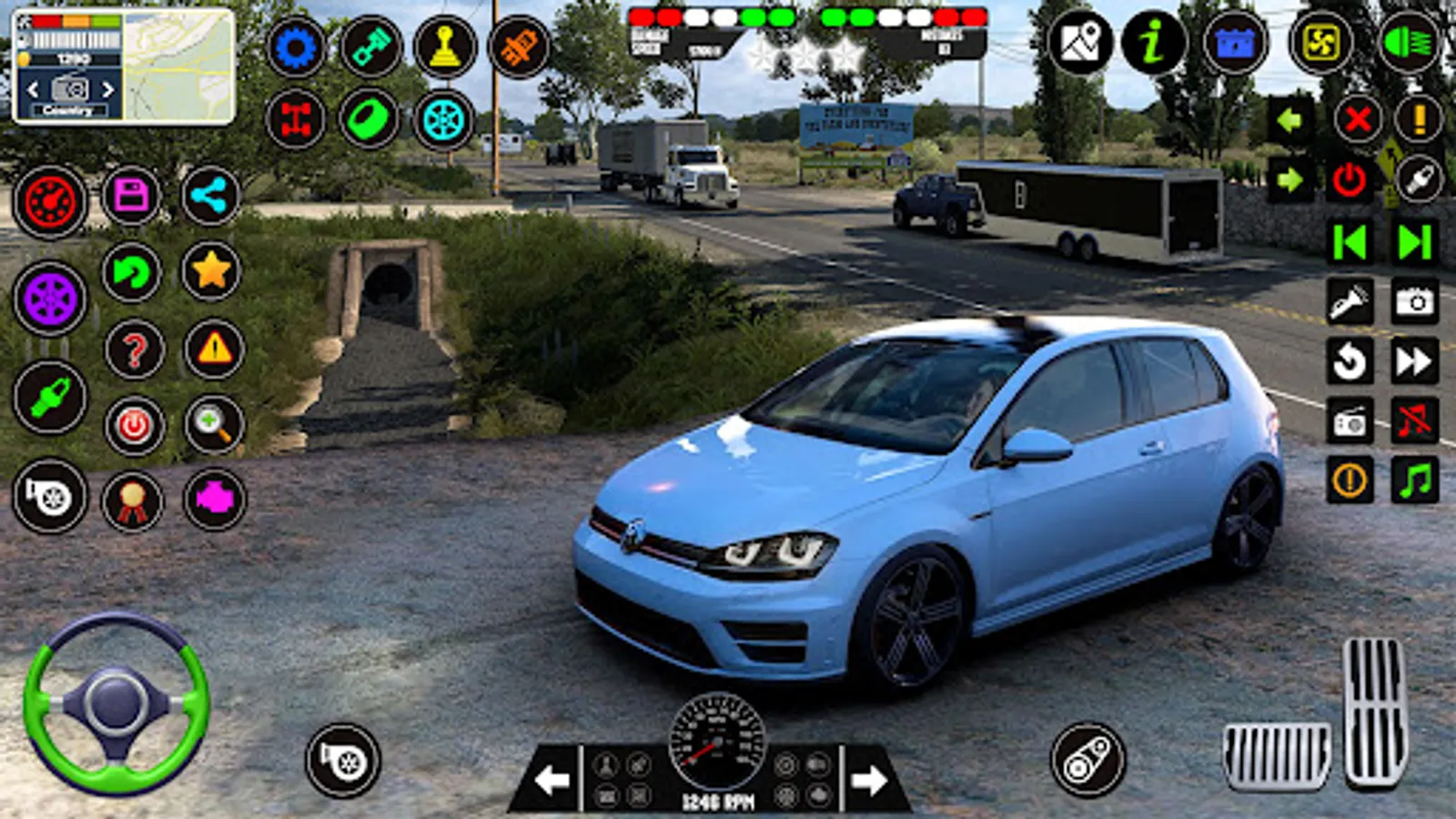Open the red question mark help icon

pos(135,349)
